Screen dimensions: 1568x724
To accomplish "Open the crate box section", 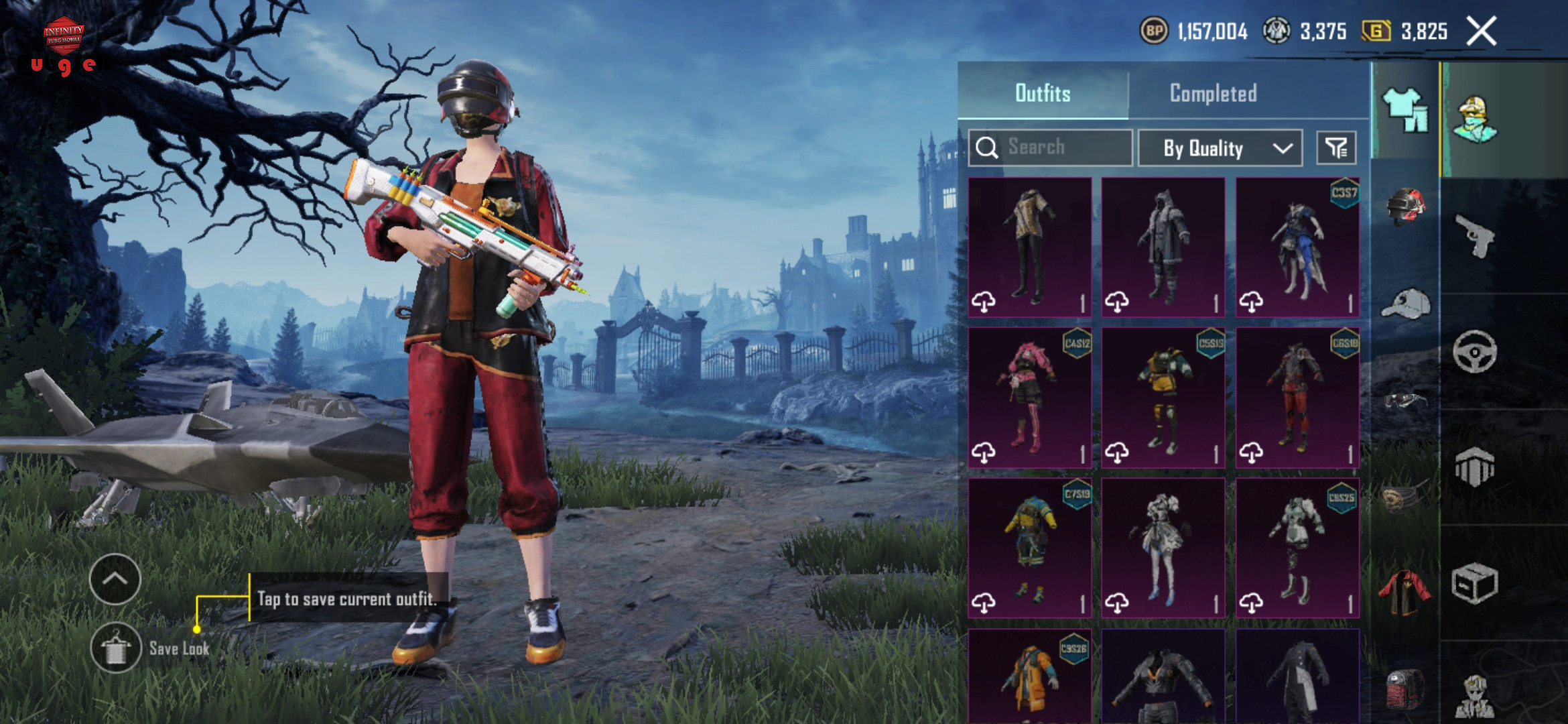I will click(x=1475, y=583).
